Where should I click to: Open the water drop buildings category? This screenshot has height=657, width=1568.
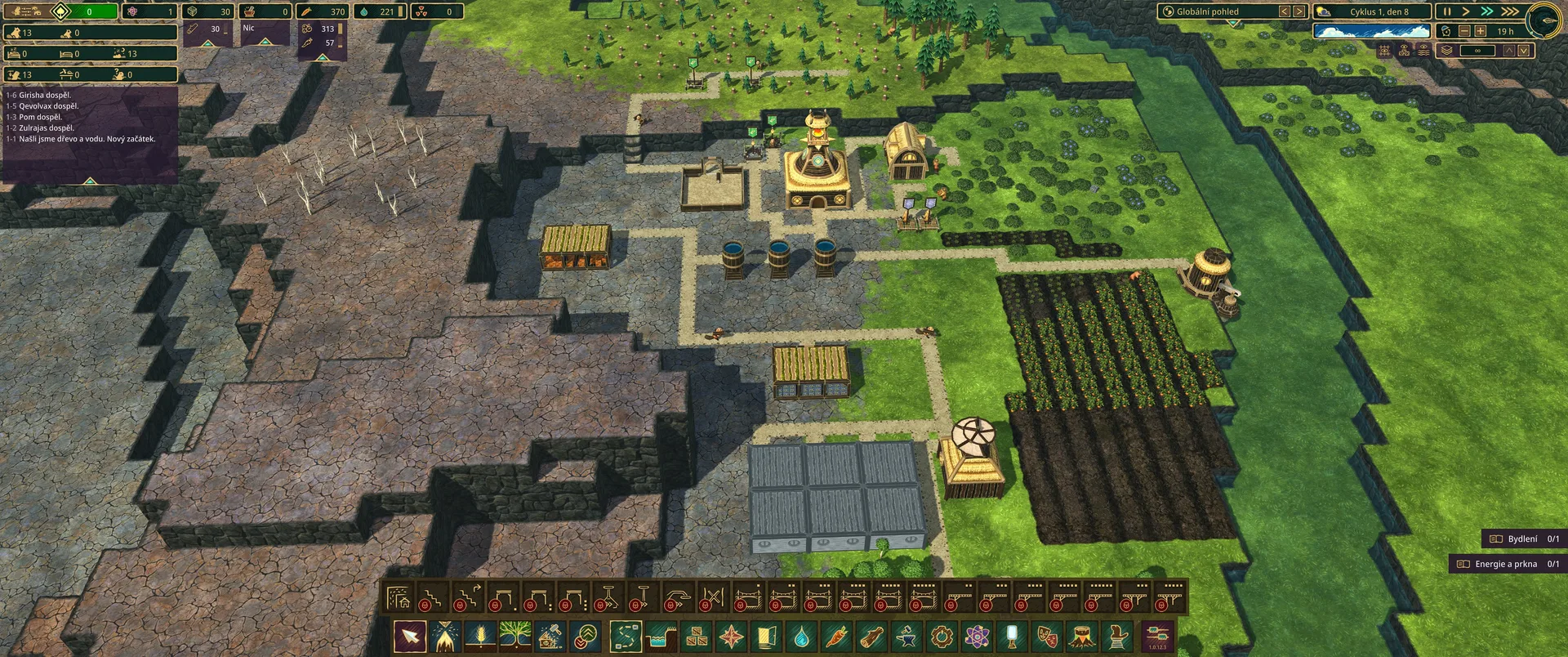click(x=802, y=637)
